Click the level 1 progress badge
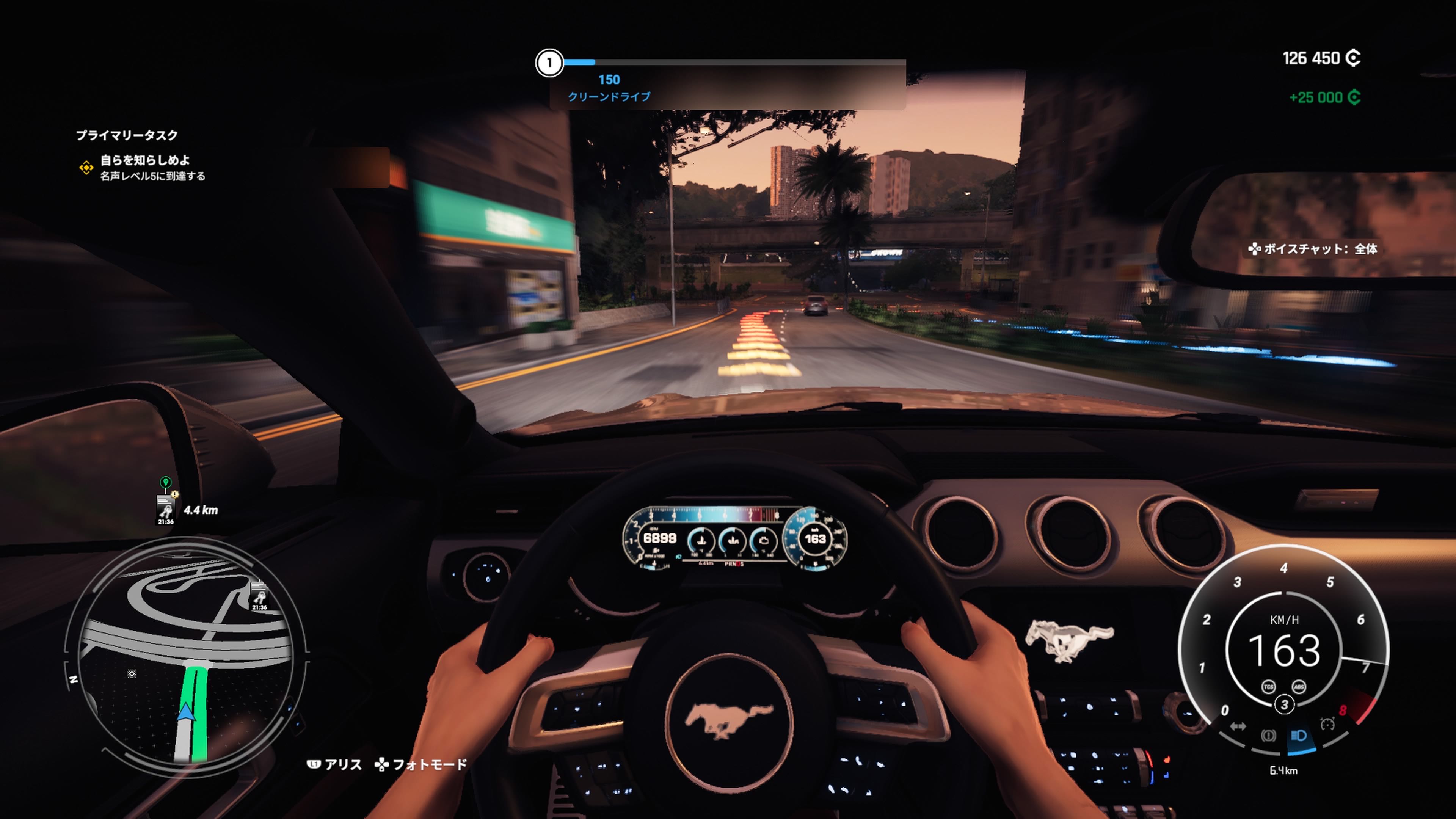Viewport: 1456px width, 819px height. [x=549, y=63]
